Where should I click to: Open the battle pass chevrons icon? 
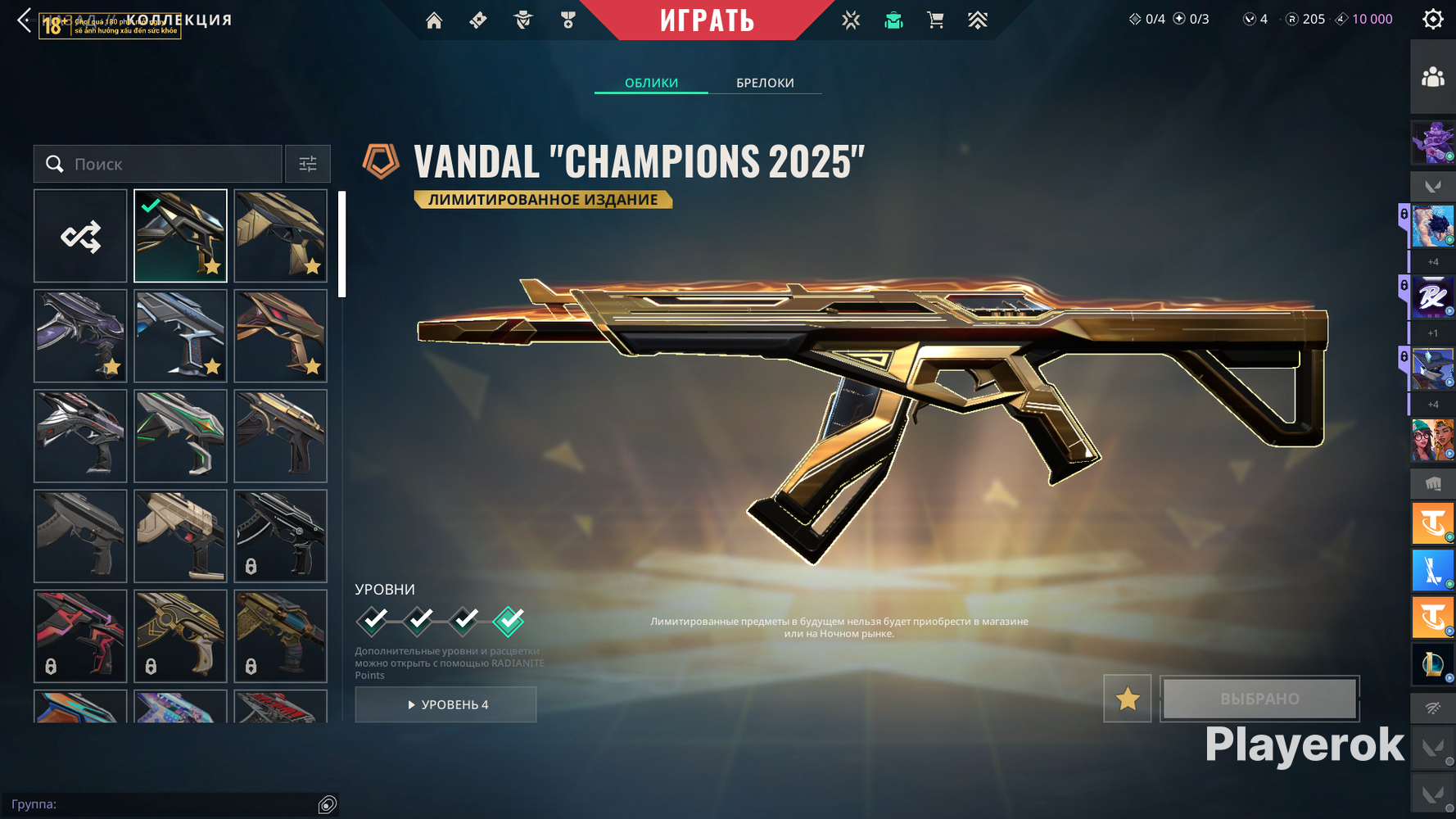click(978, 20)
